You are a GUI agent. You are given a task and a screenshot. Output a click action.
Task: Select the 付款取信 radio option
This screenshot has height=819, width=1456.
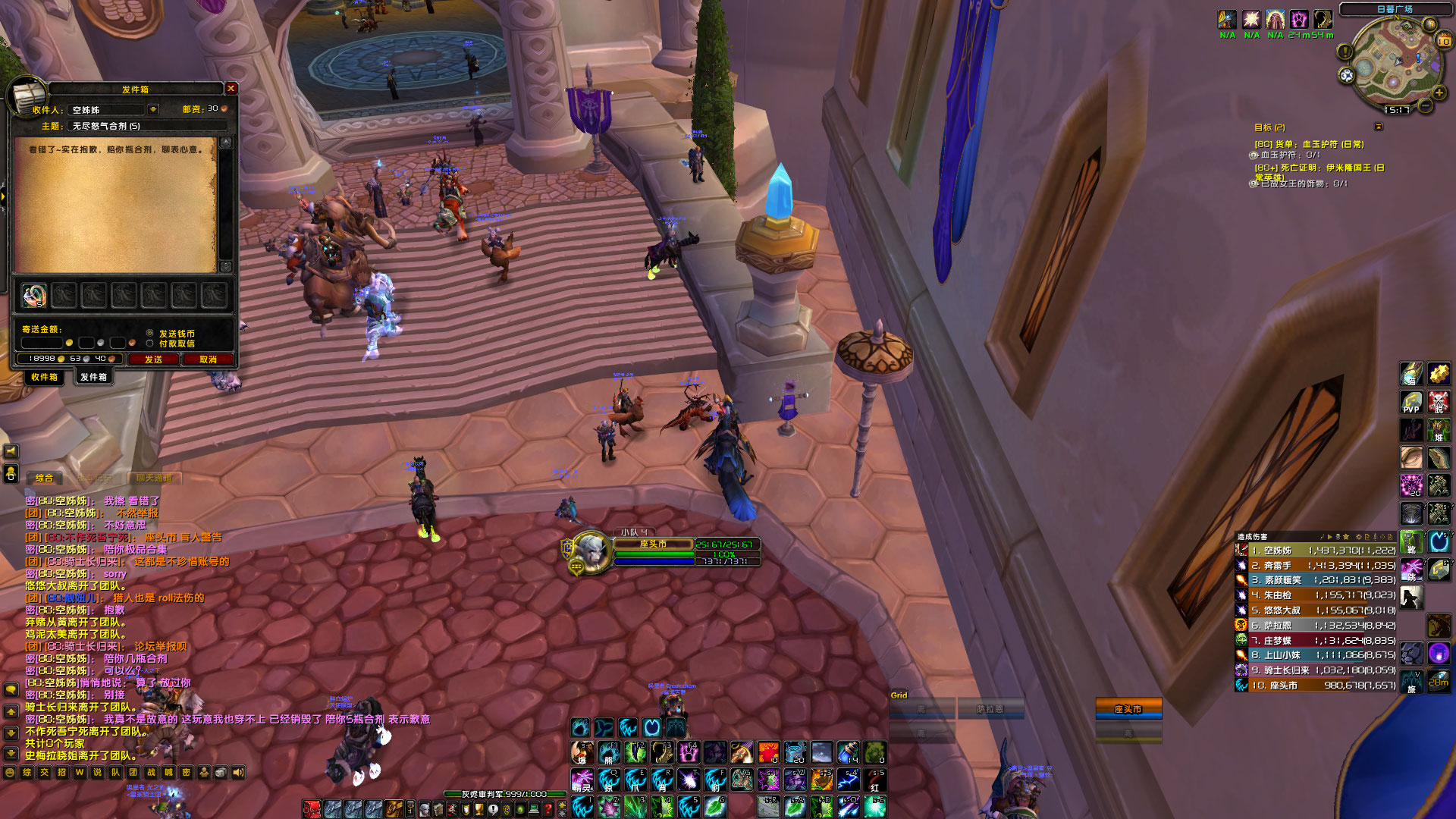[150, 344]
